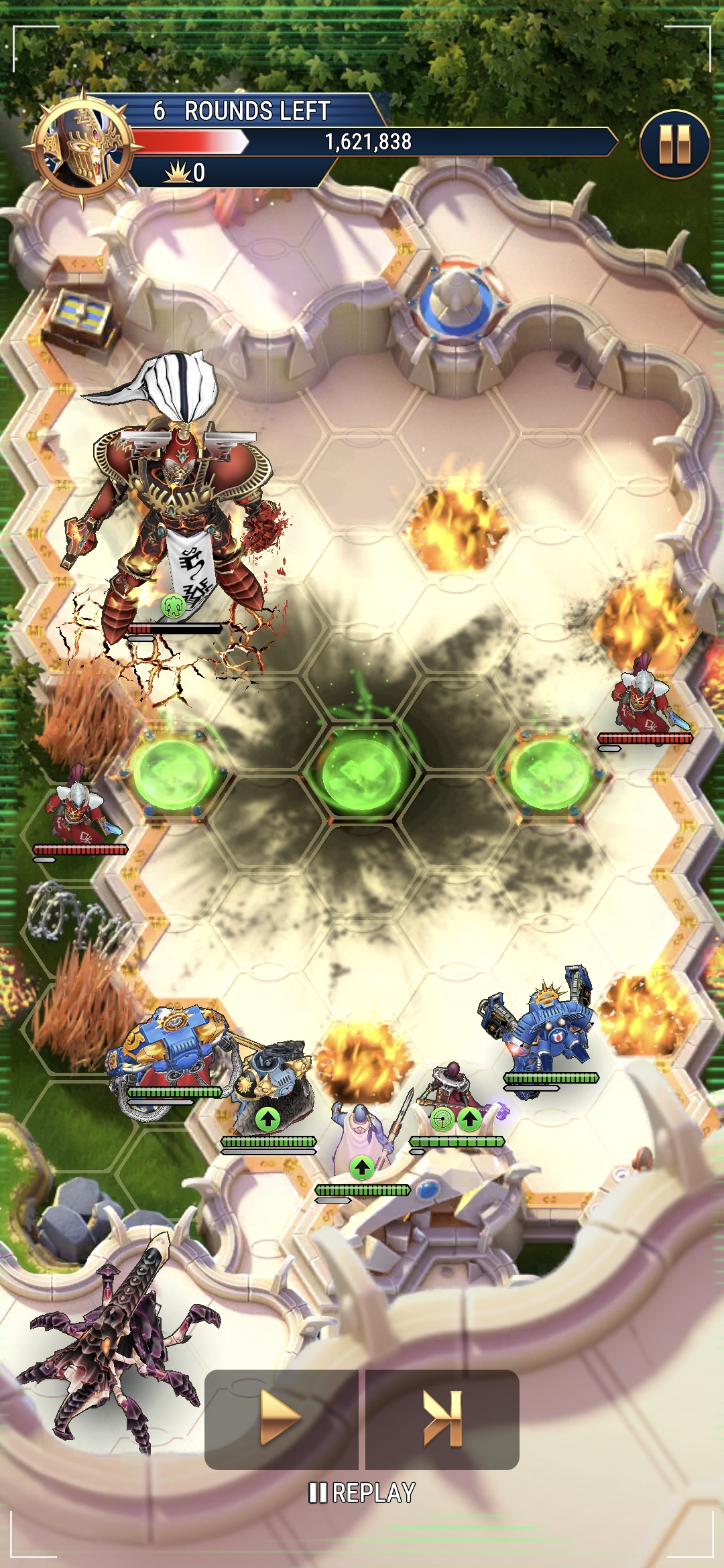Play the replay at normal speed
The width and height of the screenshot is (724, 1568).
pos(281,1419)
